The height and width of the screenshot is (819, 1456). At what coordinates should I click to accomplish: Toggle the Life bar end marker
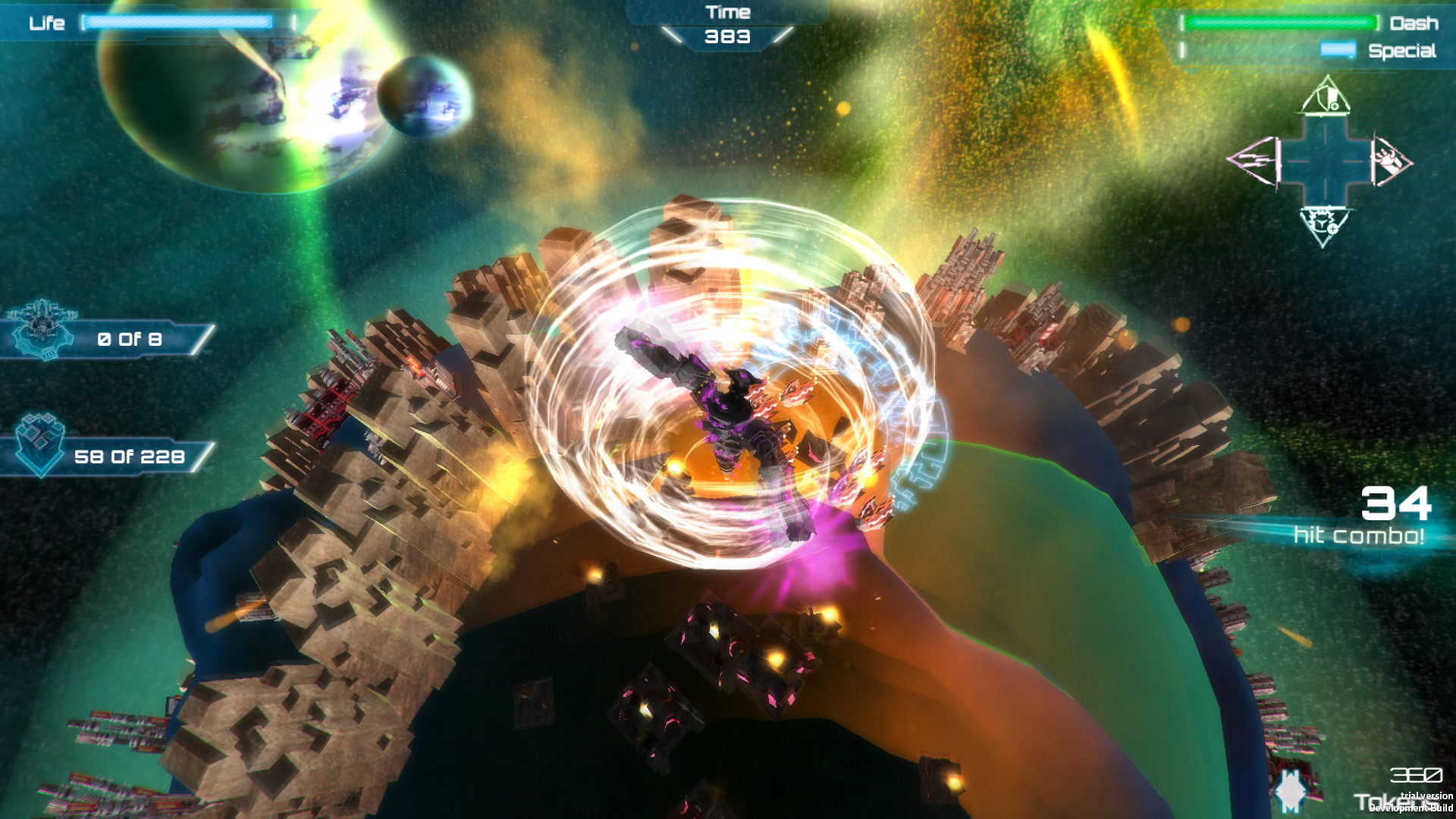click(x=292, y=24)
